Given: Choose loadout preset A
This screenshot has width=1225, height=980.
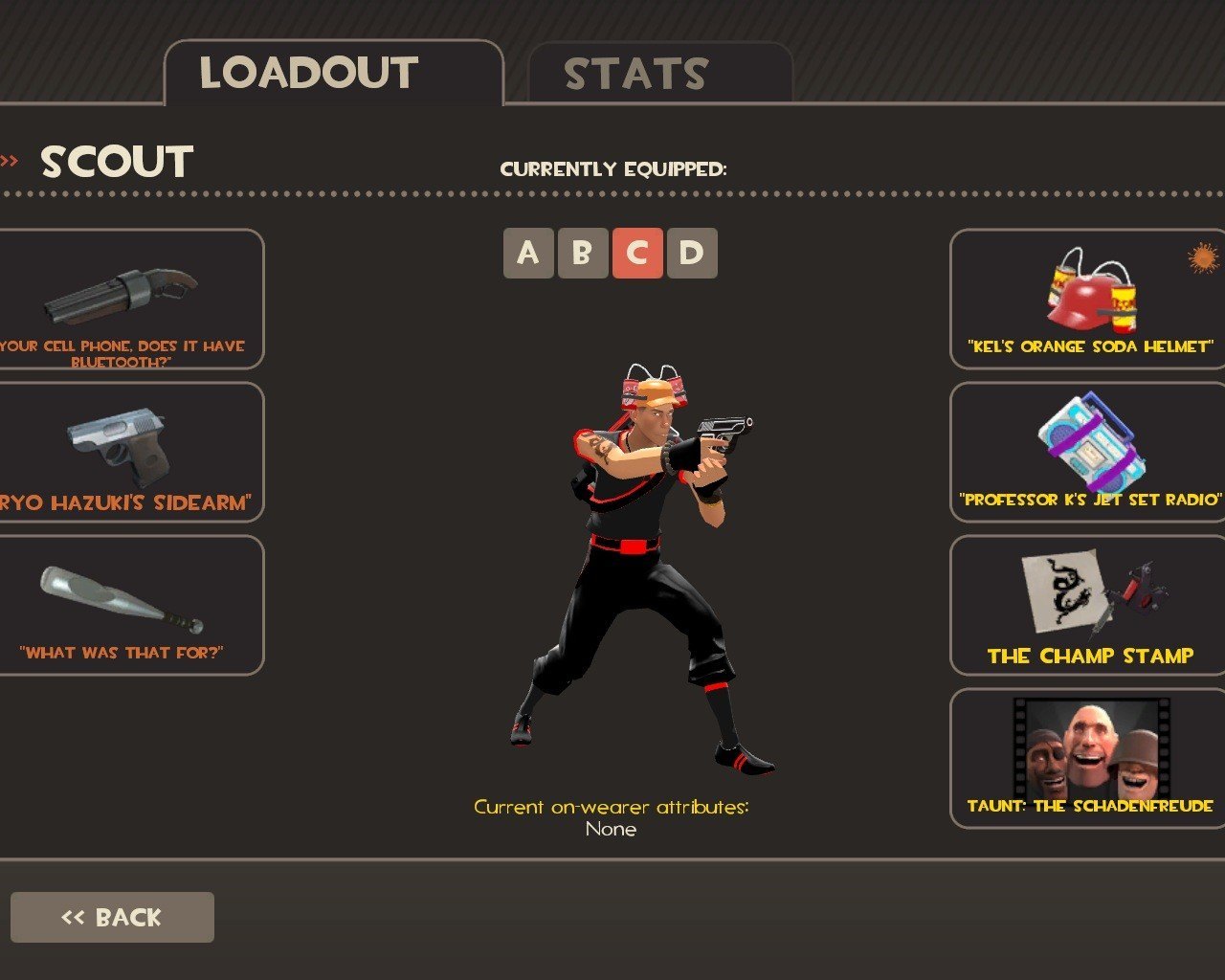Looking at the screenshot, I should click(x=528, y=254).
